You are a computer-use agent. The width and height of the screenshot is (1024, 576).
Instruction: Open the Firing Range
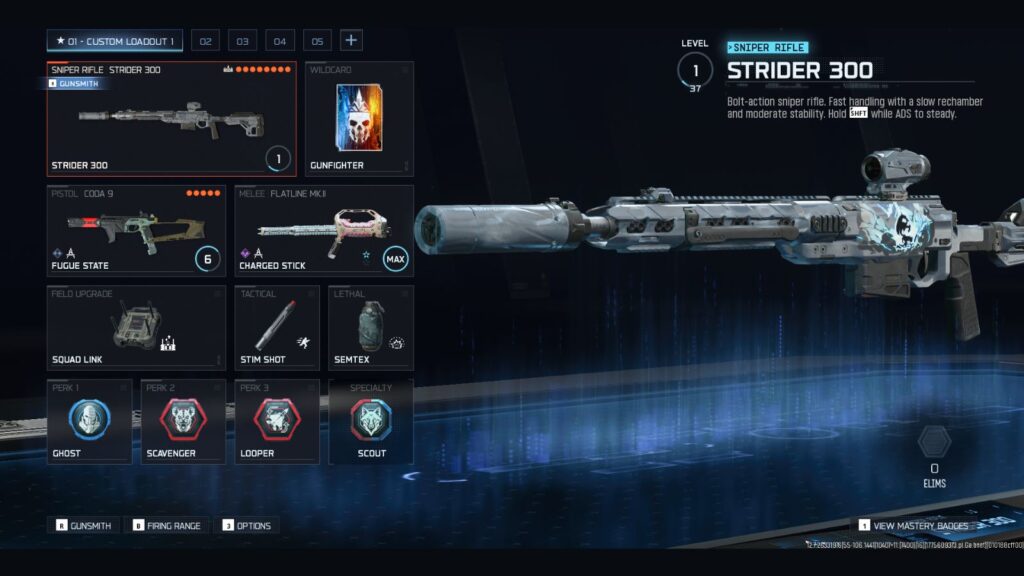(x=167, y=525)
